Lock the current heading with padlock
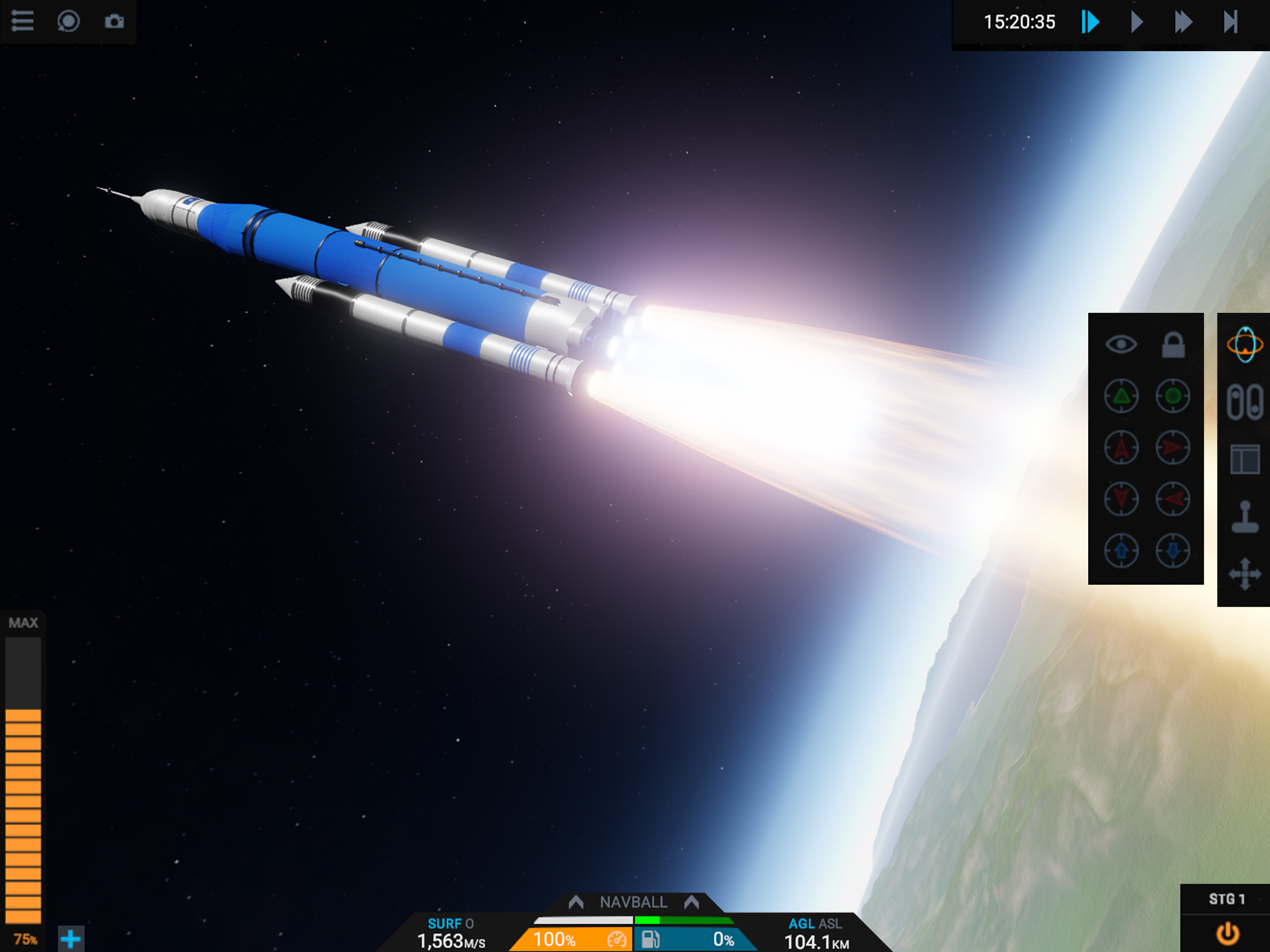This screenshot has width=1270, height=952. [1172, 344]
